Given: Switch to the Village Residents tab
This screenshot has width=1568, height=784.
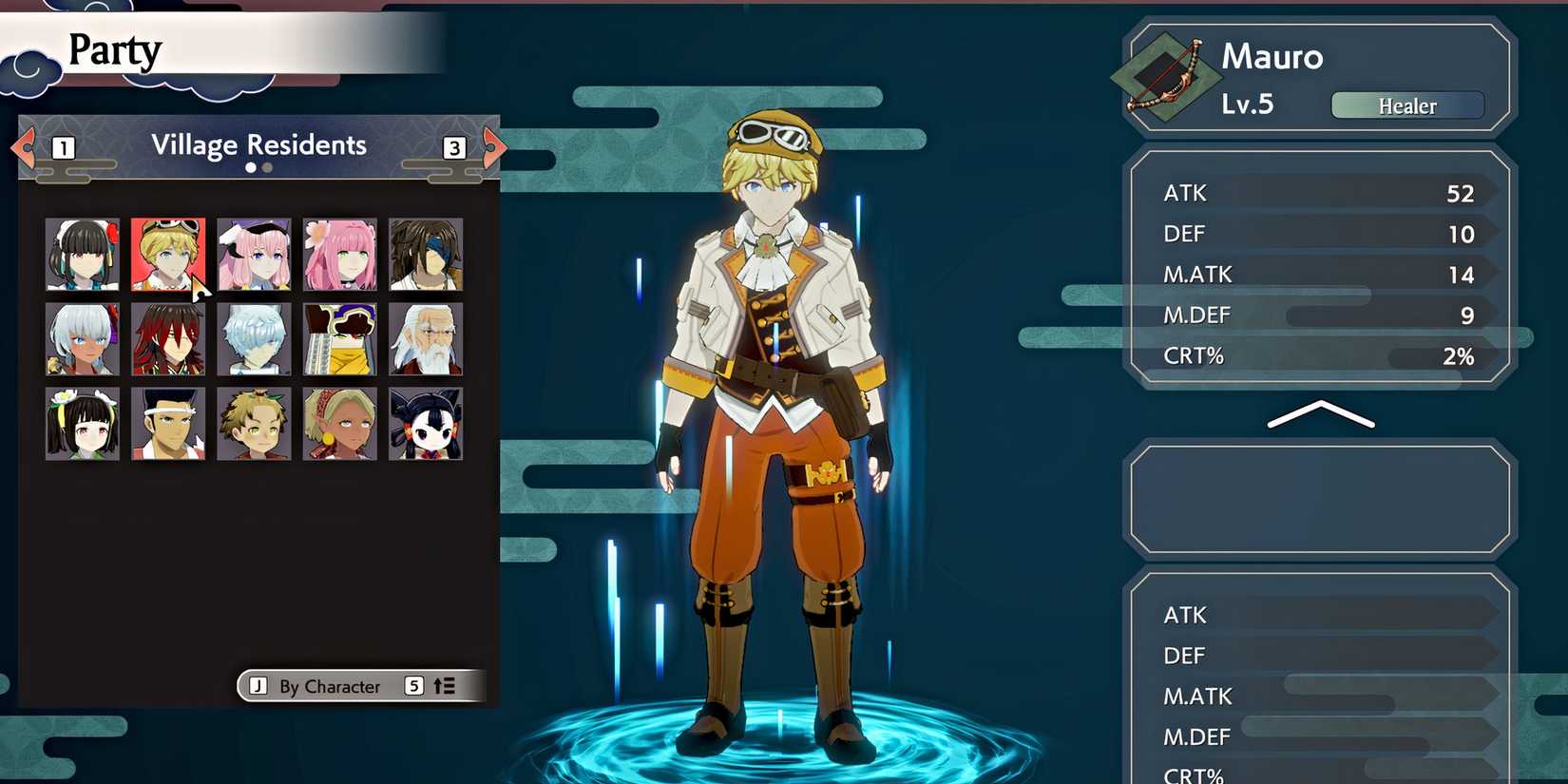Looking at the screenshot, I should point(258,144).
